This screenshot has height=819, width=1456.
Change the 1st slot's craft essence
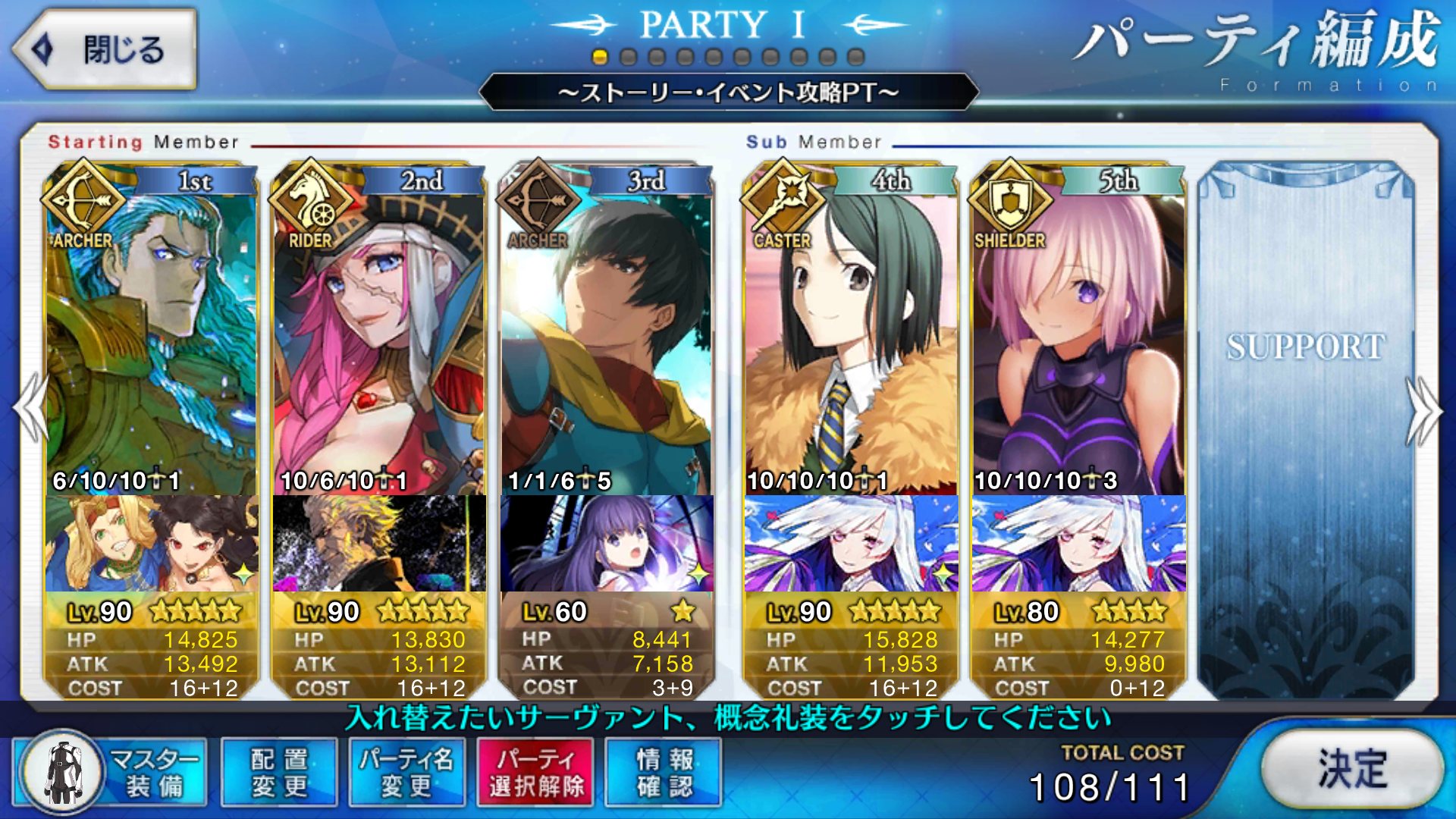(152, 544)
